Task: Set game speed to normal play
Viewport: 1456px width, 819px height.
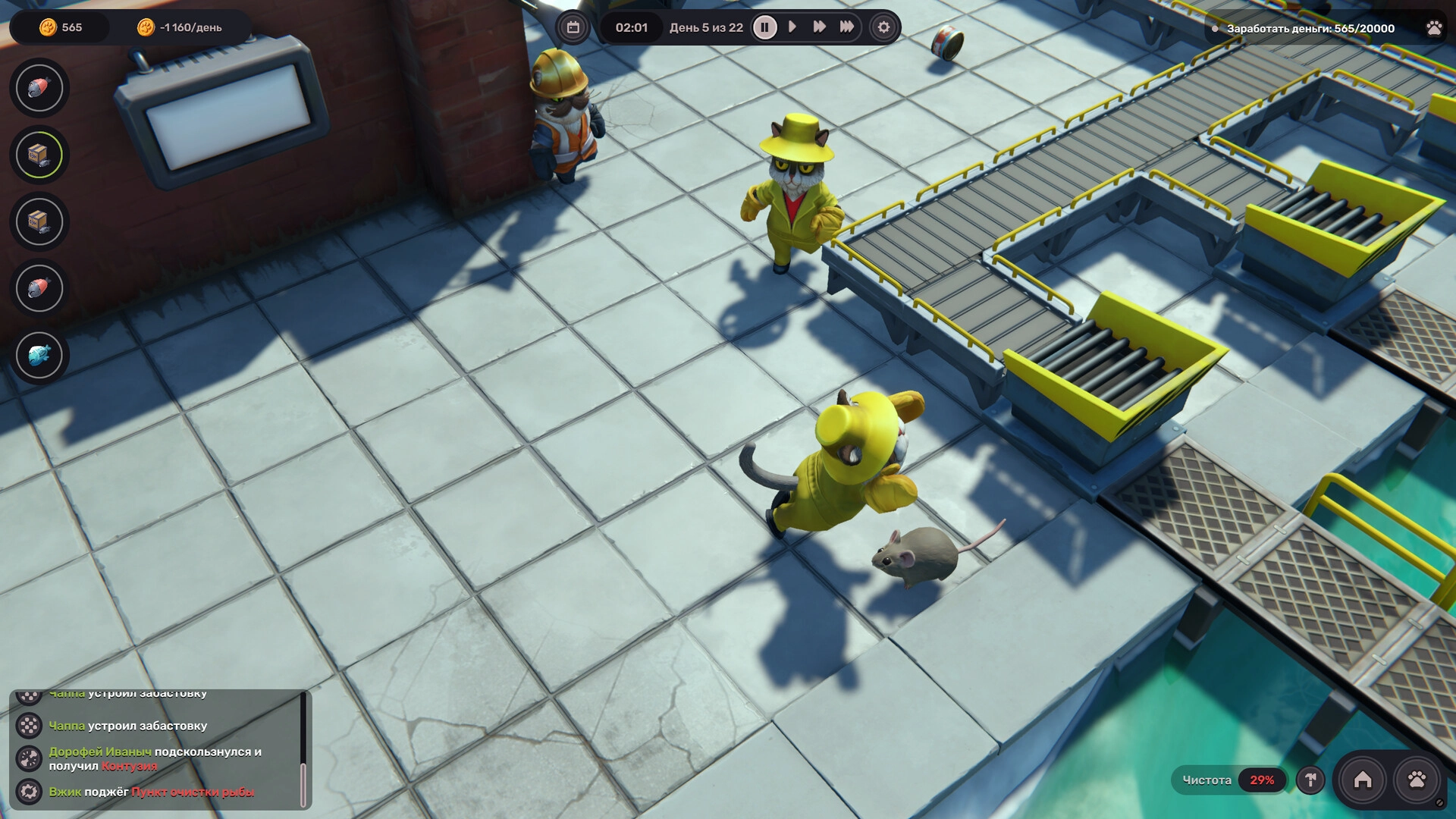Action: [792, 27]
